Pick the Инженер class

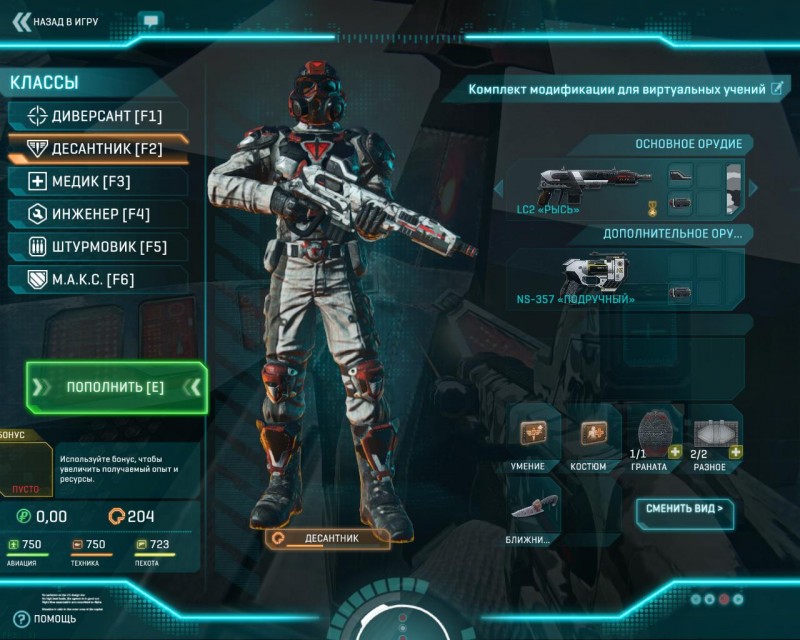[x=96, y=214]
